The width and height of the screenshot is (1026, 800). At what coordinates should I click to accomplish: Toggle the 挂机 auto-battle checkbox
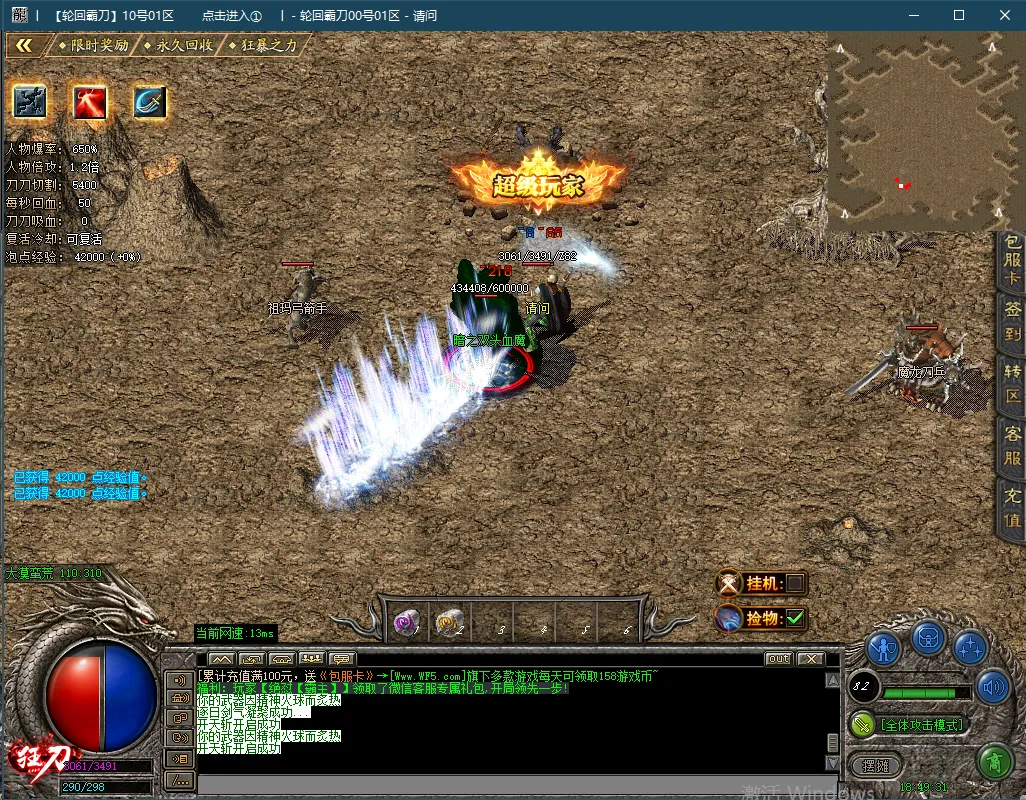795,583
